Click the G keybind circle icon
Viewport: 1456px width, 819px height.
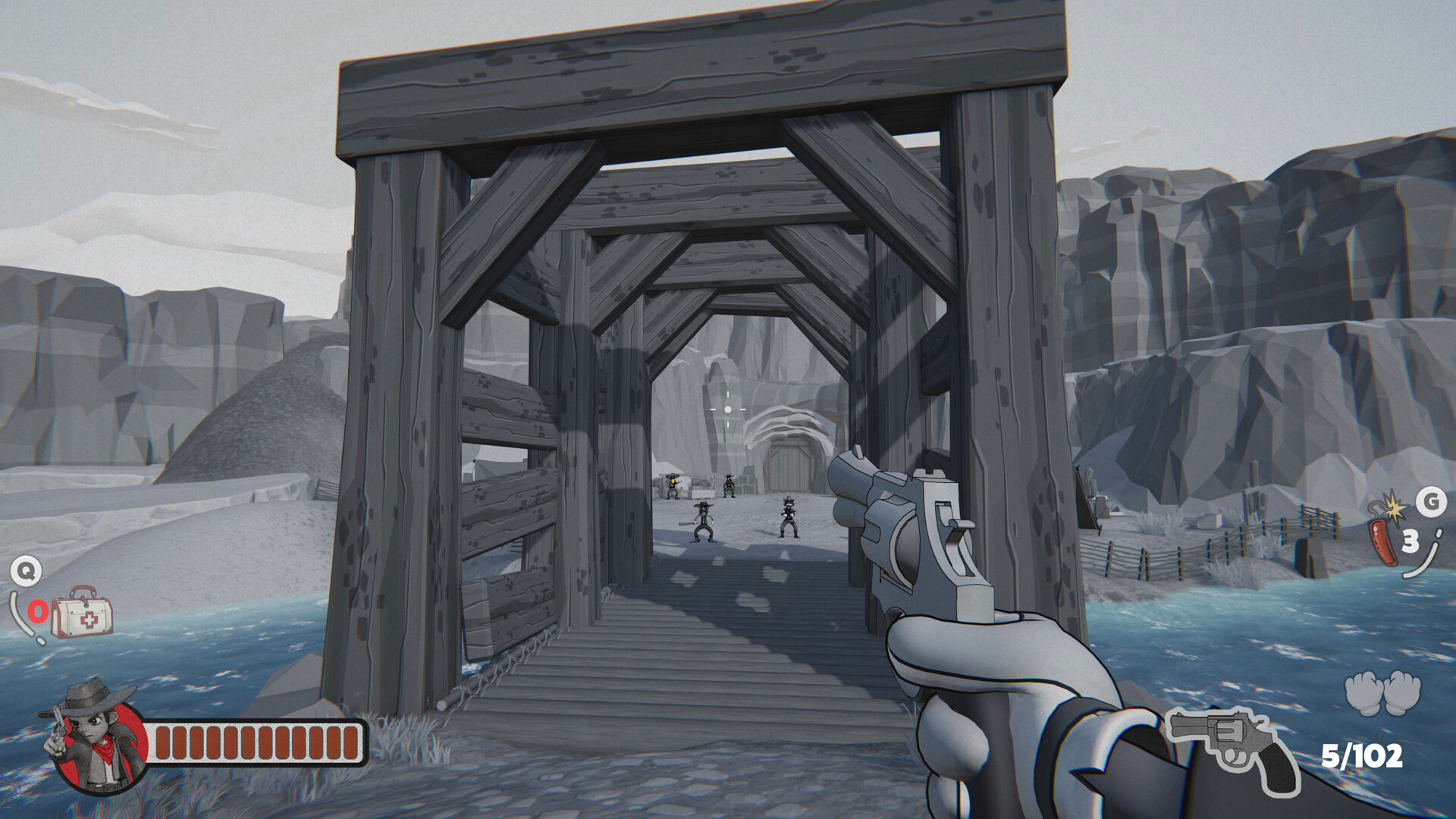click(x=1433, y=500)
